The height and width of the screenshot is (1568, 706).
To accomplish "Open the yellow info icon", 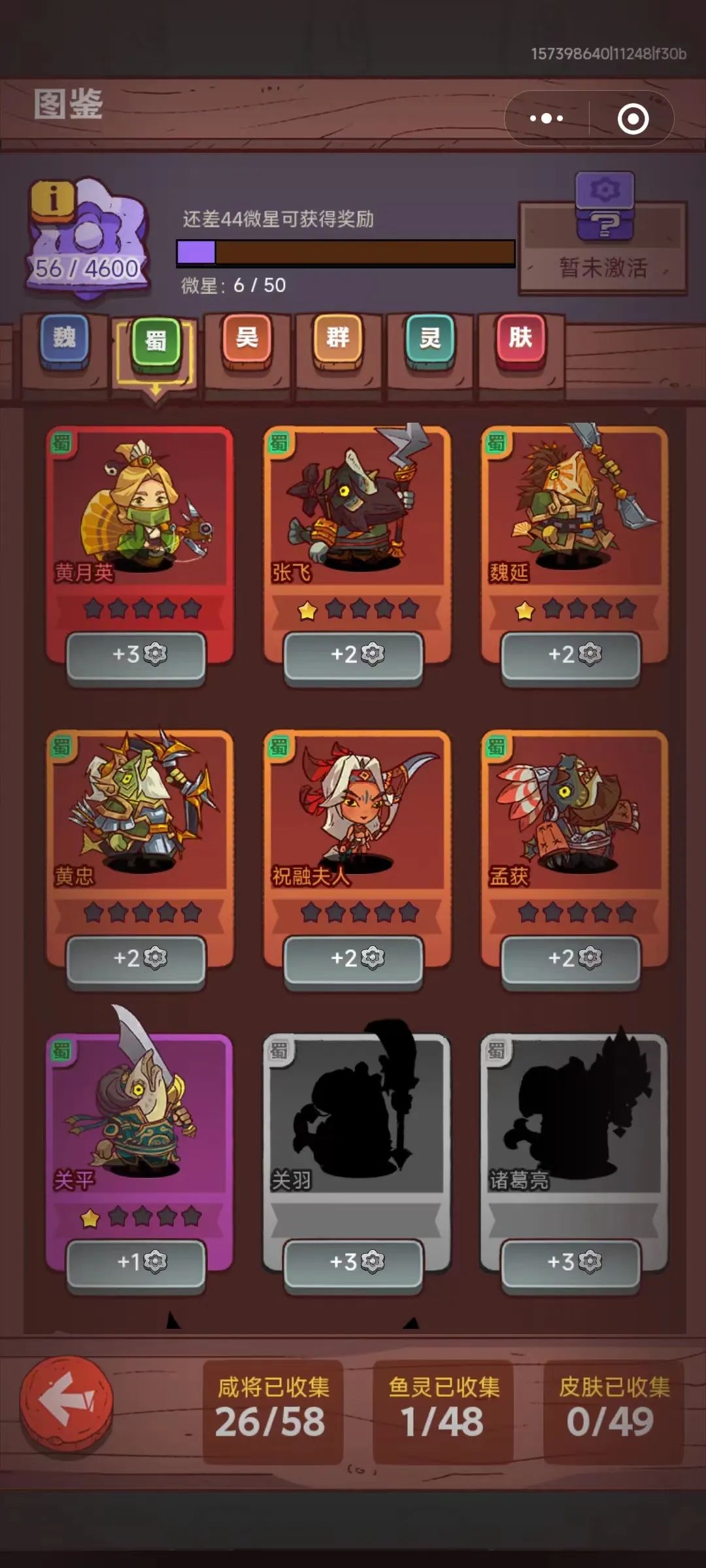I will point(52,198).
